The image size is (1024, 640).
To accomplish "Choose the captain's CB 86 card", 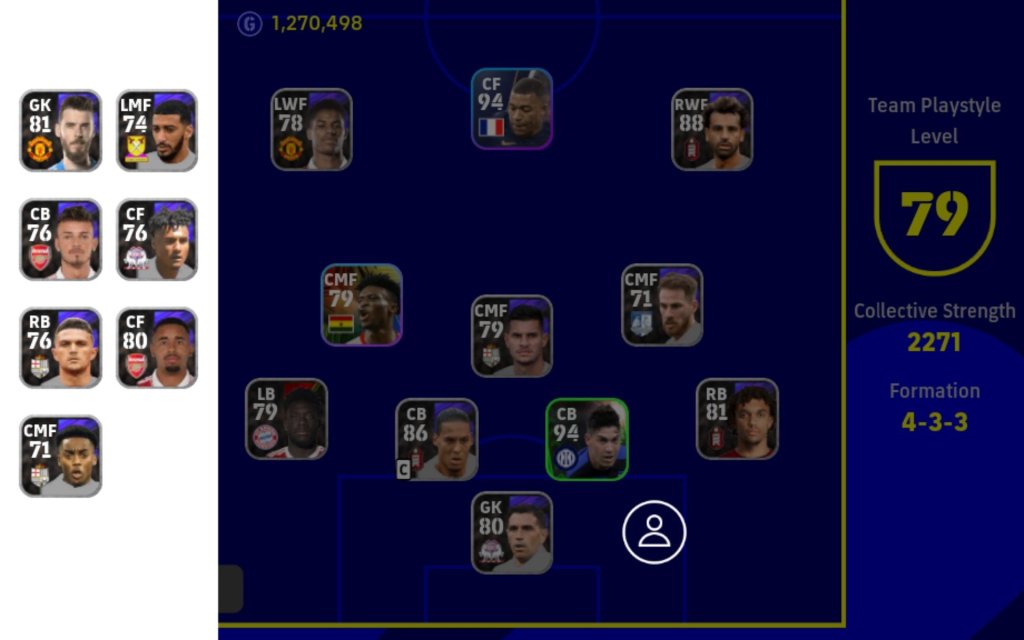I will 437,440.
